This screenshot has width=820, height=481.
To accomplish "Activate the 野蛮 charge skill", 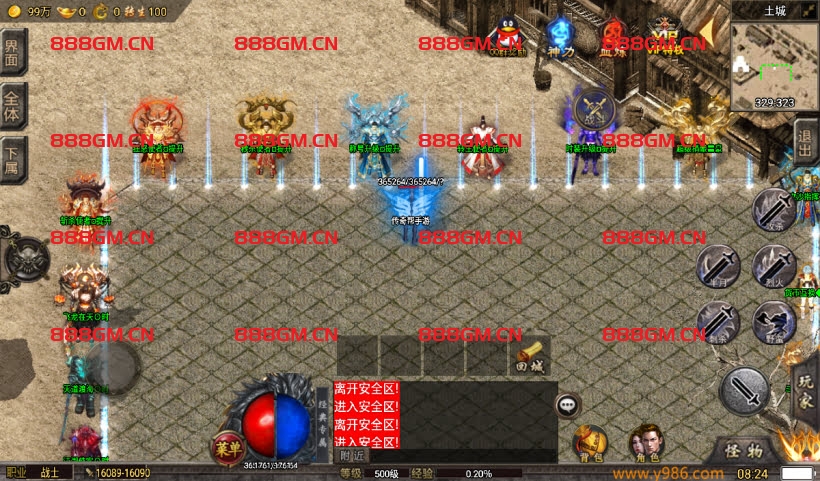I will pyautogui.click(x=773, y=321).
